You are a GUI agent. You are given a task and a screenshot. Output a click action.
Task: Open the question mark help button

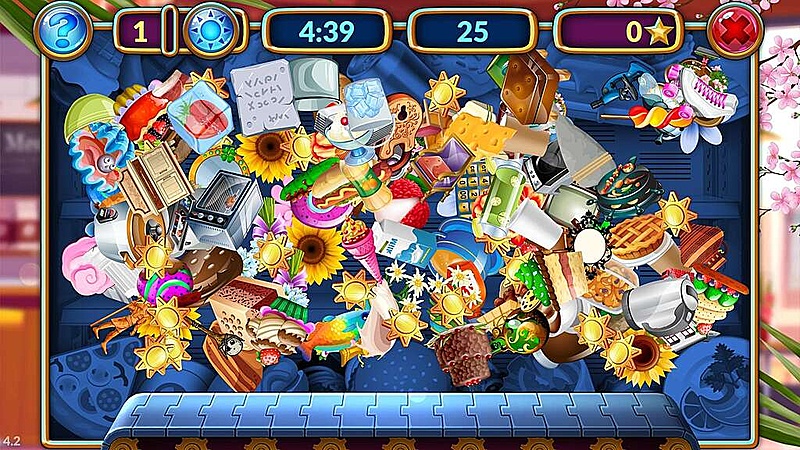(62, 31)
